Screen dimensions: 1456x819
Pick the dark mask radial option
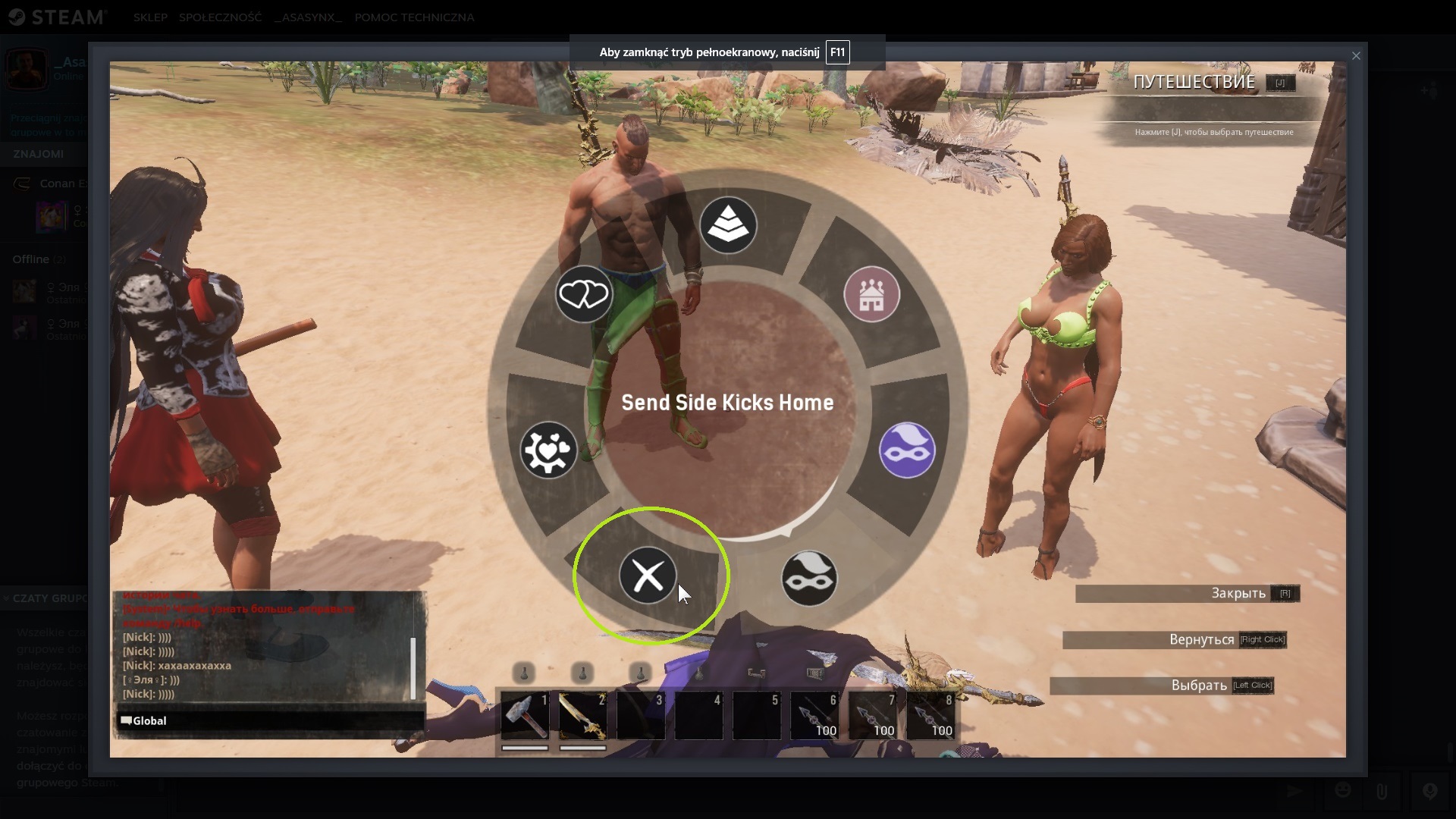tap(809, 579)
